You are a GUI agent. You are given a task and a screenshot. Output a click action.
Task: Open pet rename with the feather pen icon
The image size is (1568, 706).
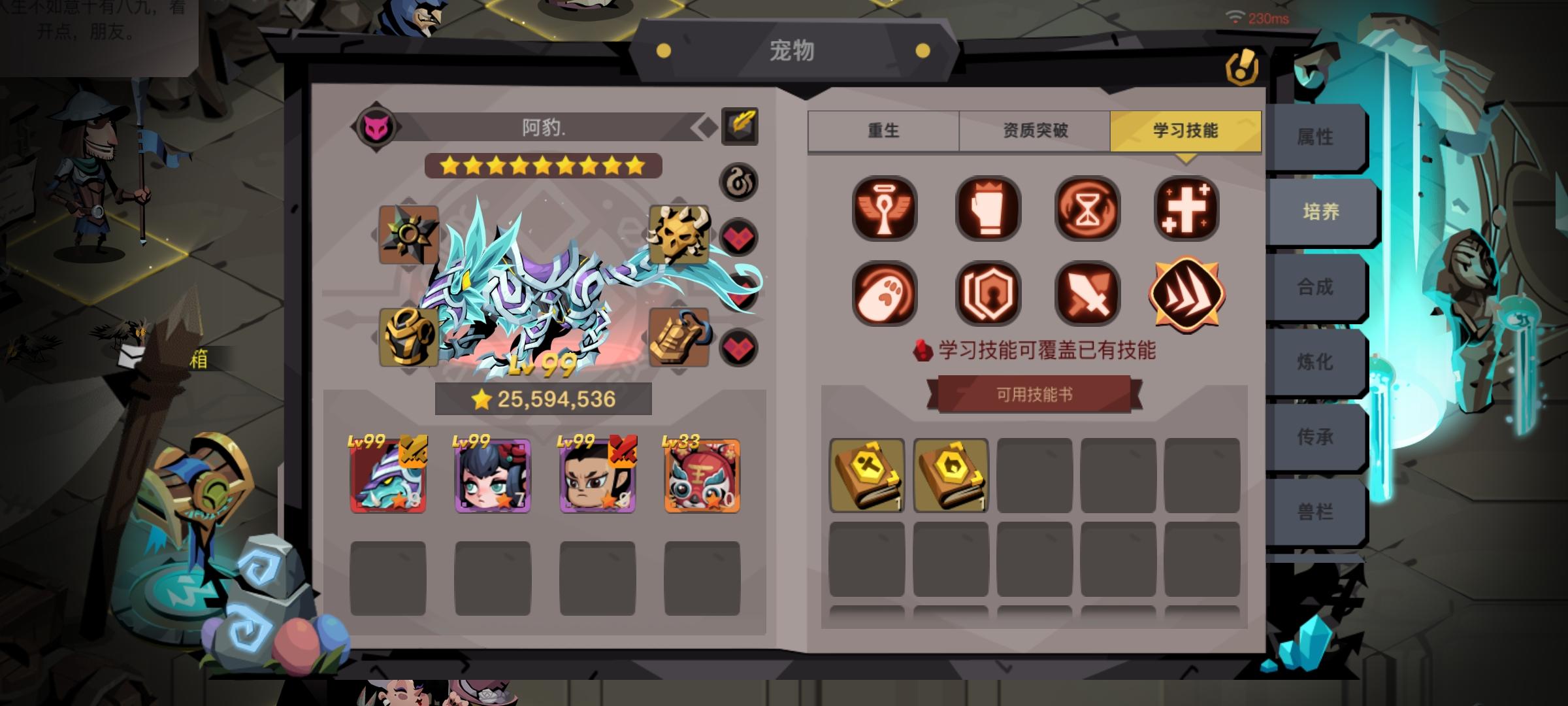click(739, 125)
